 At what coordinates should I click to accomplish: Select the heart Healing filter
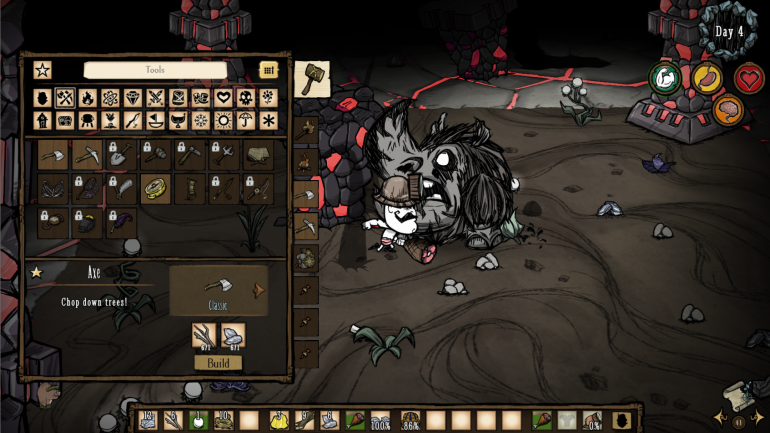tap(223, 98)
